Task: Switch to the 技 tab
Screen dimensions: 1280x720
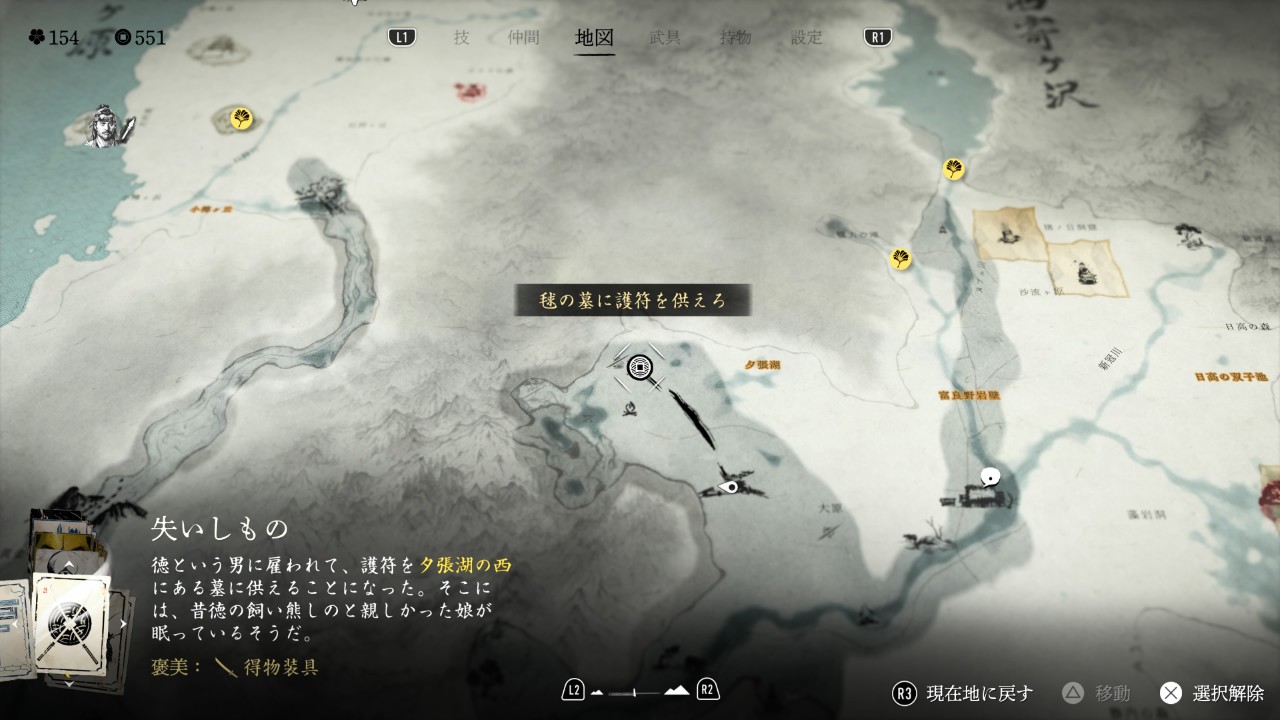Action: (x=461, y=38)
